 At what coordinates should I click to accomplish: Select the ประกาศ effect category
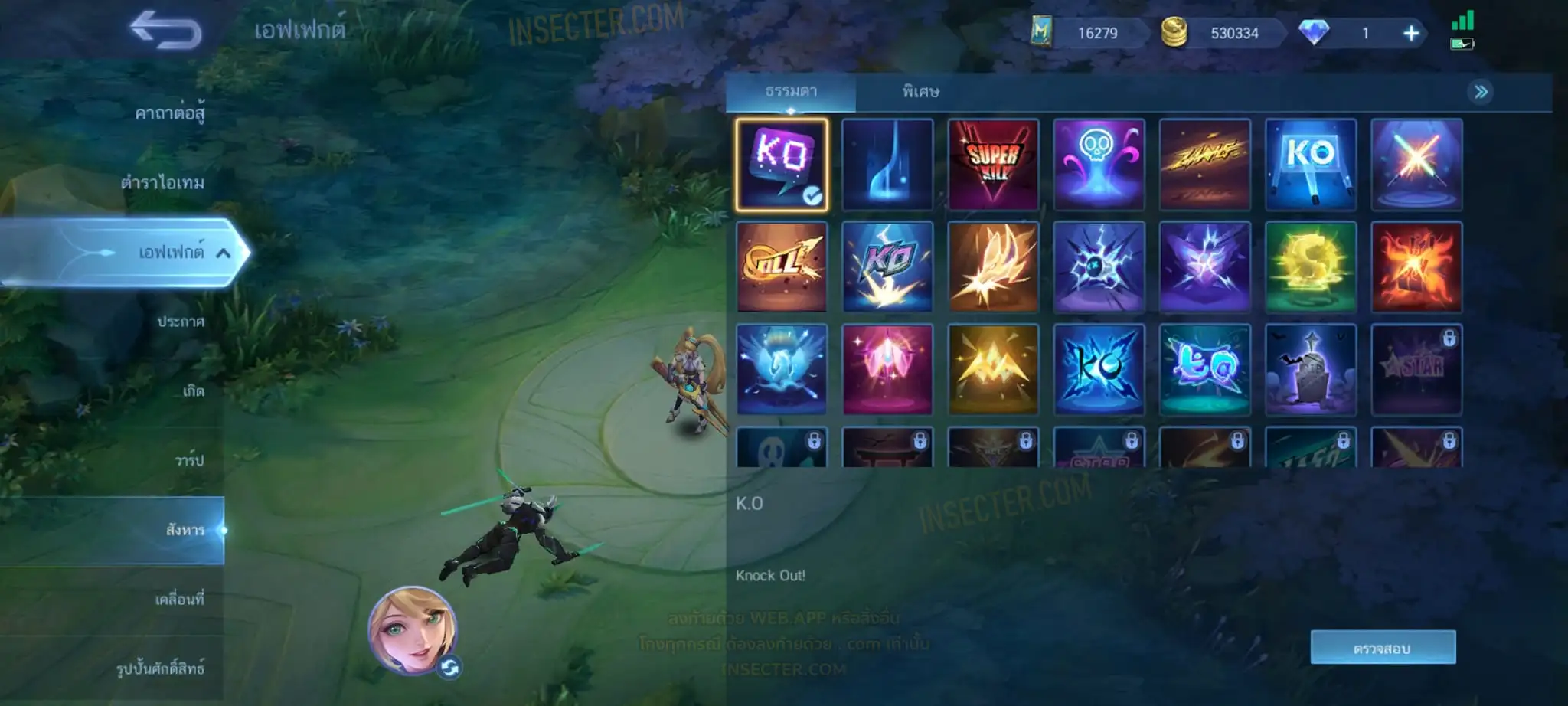click(x=181, y=322)
